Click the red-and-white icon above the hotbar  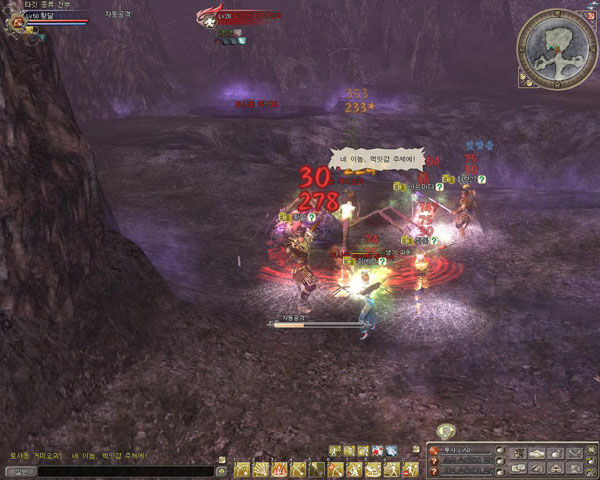point(377,451)
